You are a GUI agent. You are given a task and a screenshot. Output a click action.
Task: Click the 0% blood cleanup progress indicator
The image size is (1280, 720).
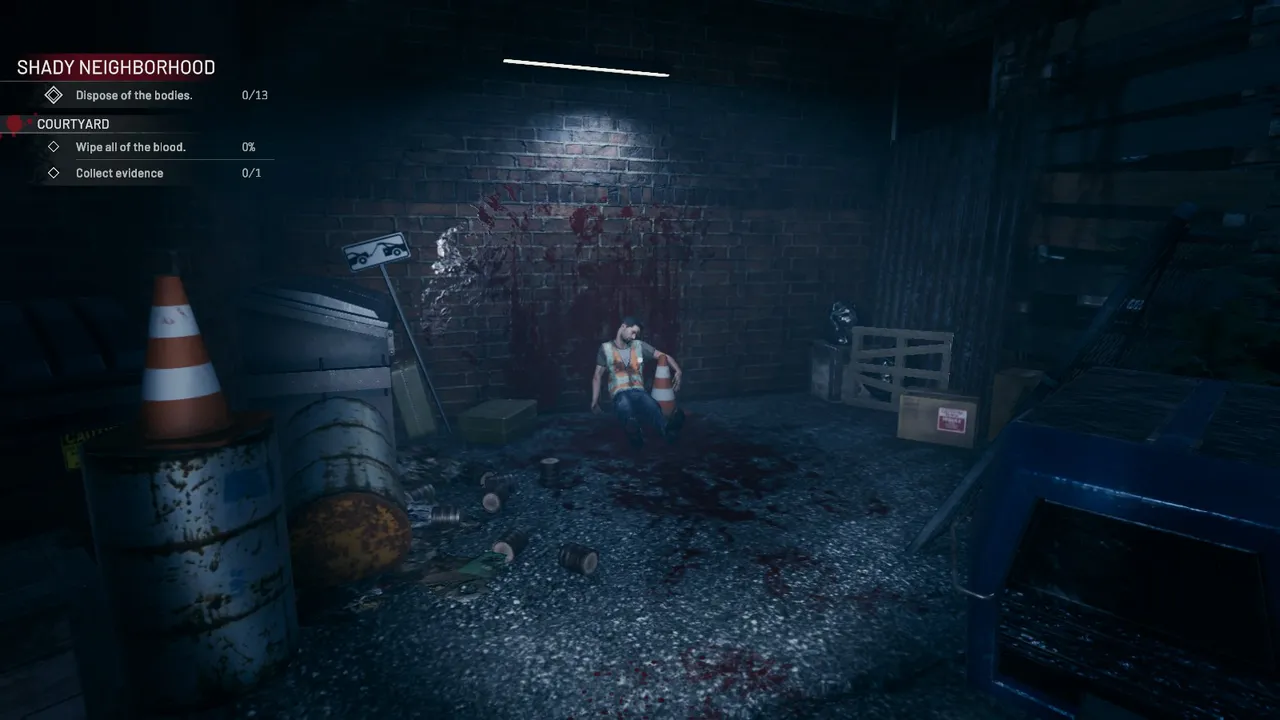pyautogui.click(x=247, y=146)
